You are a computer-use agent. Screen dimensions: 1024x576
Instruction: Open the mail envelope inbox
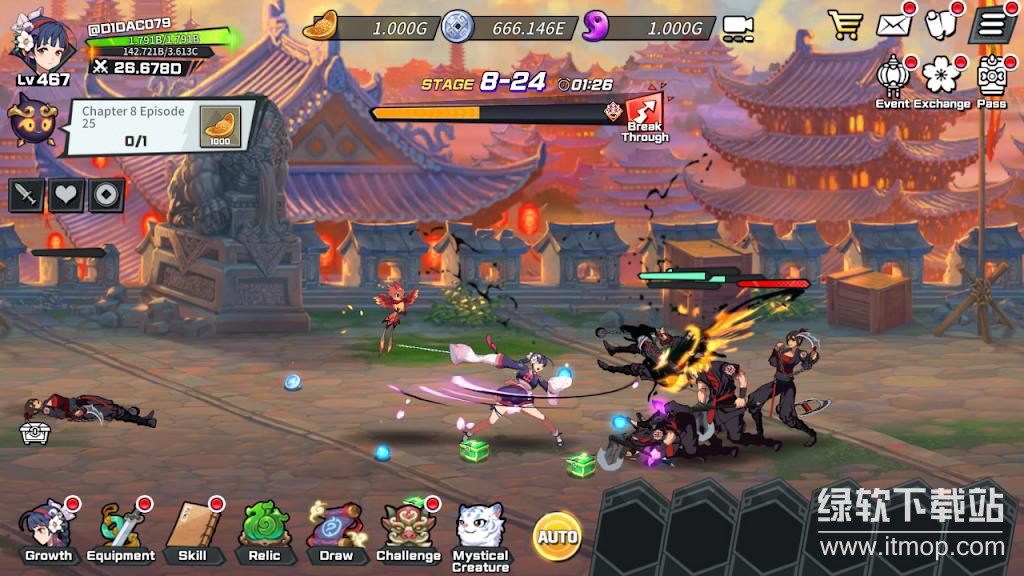coord(897,24)
